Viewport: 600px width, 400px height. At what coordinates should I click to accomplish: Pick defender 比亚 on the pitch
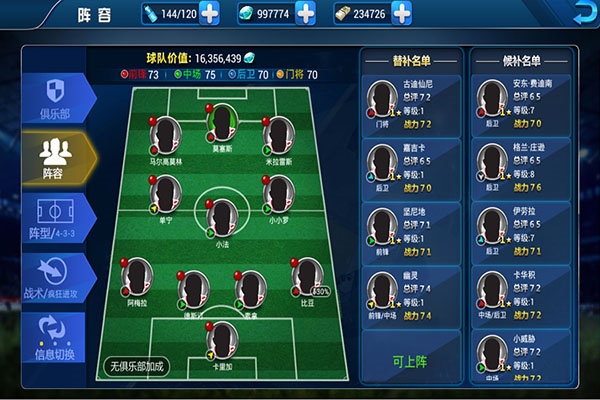click(x=305, y=280)
